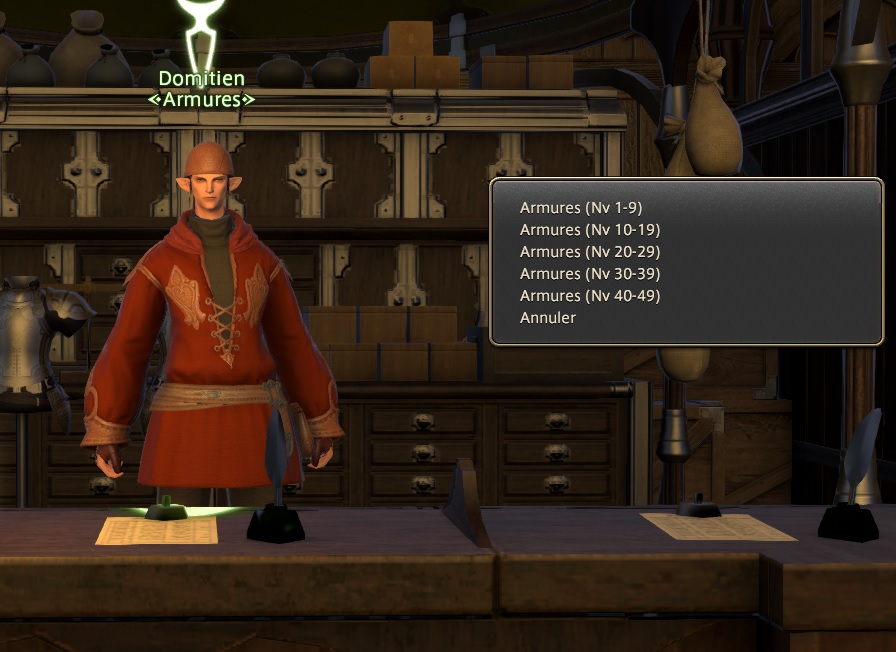This screenshot has height=652, width=896.
Task: Choose the Armures (Nv 10-19) entry
Action: [590, 230]
